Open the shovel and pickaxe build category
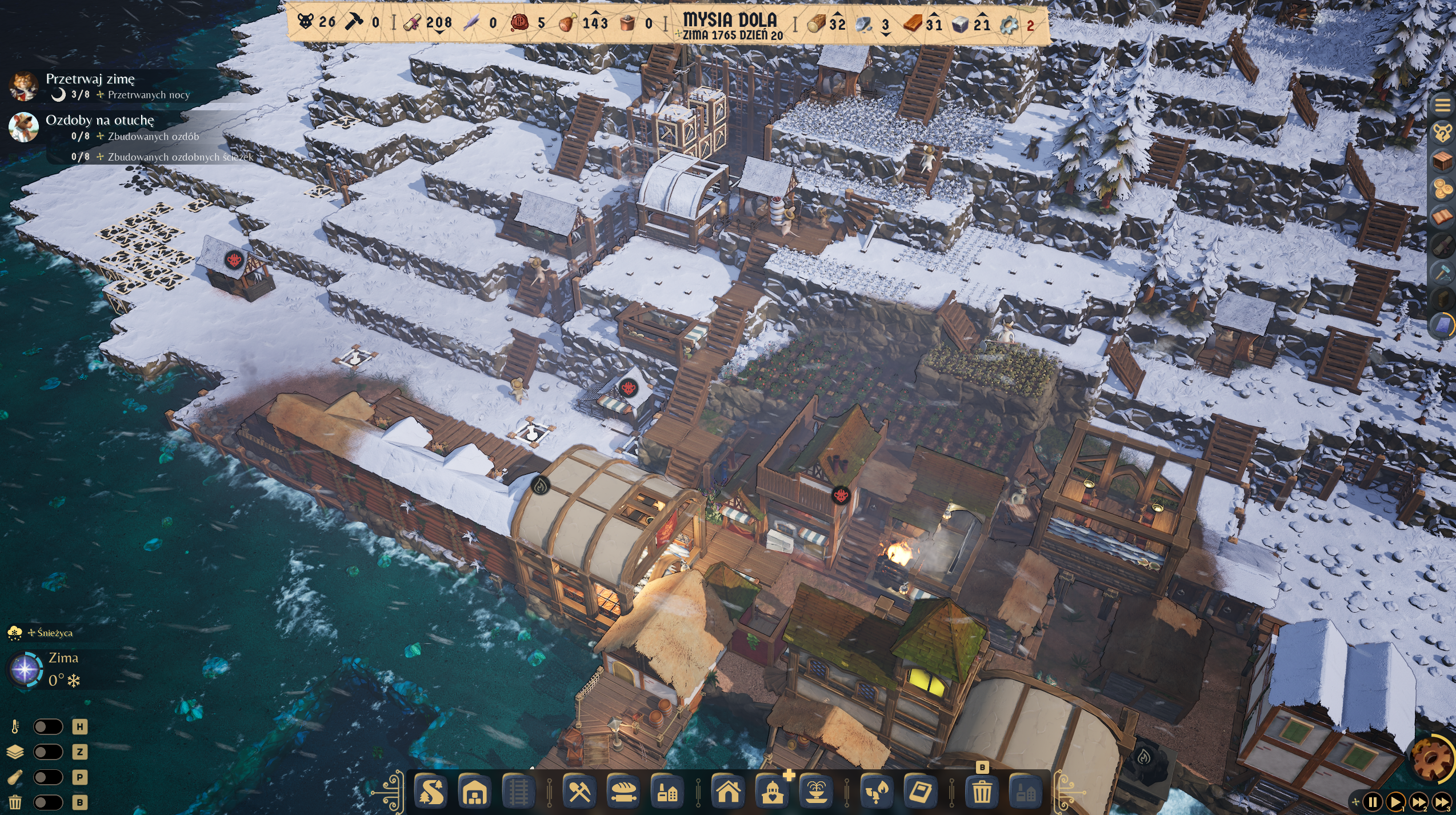 point(579,792)
